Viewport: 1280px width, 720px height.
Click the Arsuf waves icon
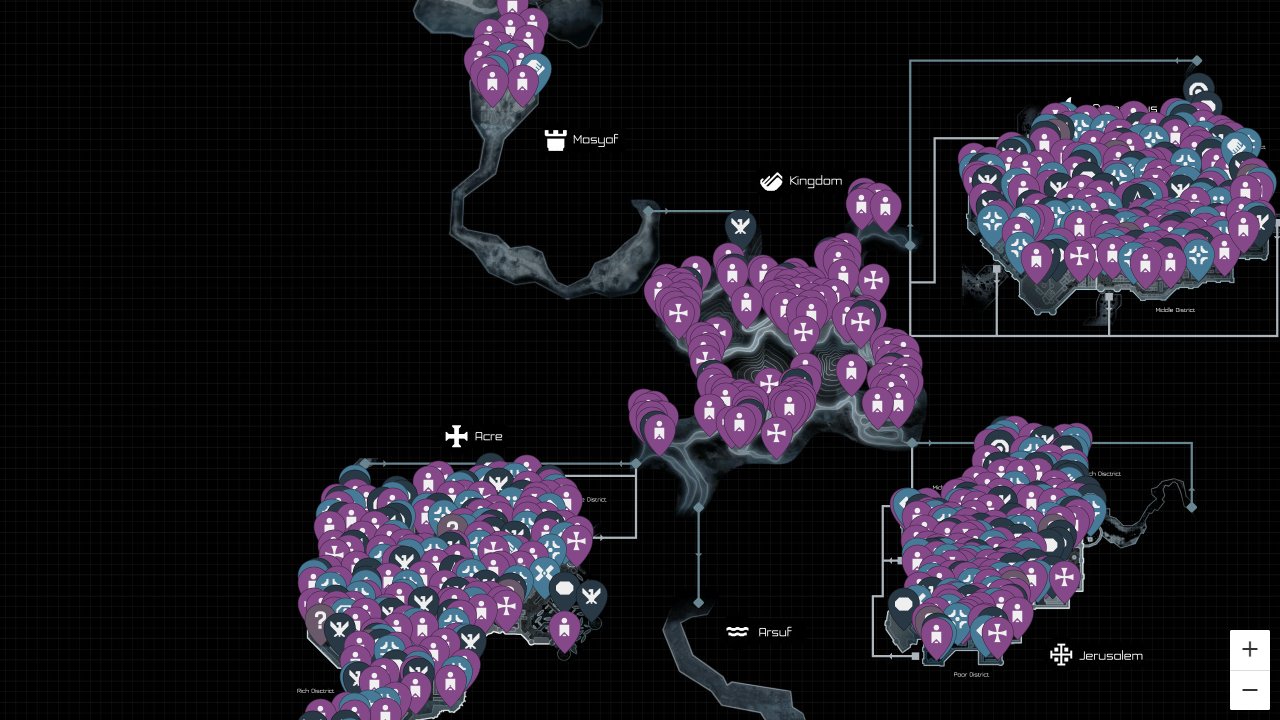737,631
